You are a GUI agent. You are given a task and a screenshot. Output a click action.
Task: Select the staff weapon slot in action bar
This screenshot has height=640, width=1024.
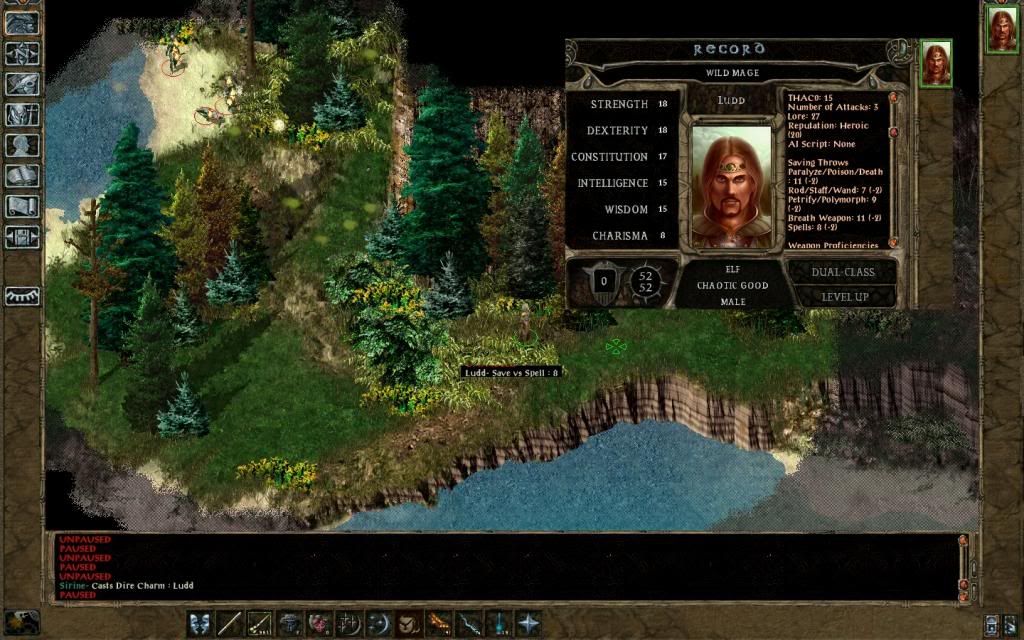point(230,623)
